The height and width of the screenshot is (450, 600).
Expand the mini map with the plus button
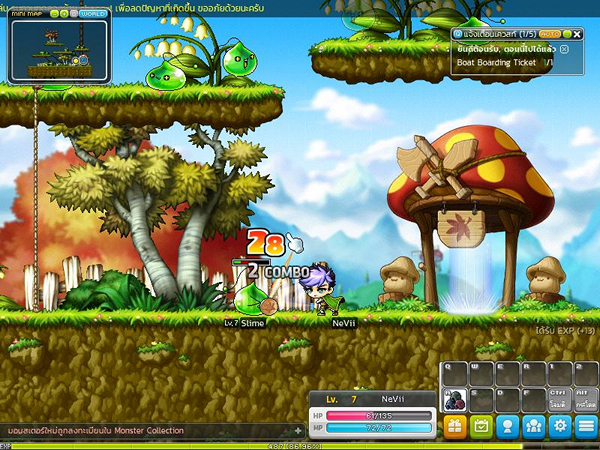pos(65,15)
